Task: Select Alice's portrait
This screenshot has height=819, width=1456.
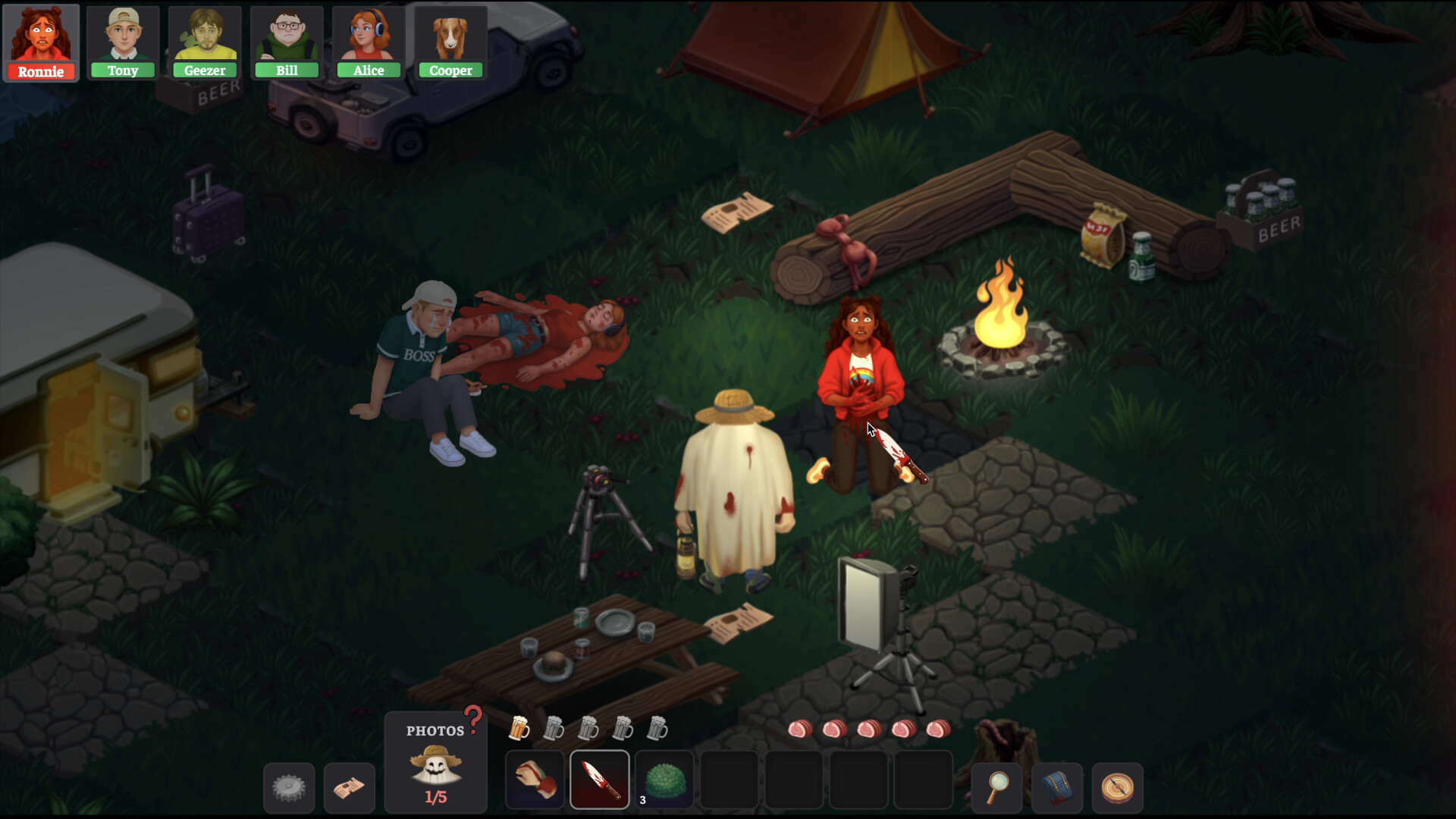Action: 369,38
